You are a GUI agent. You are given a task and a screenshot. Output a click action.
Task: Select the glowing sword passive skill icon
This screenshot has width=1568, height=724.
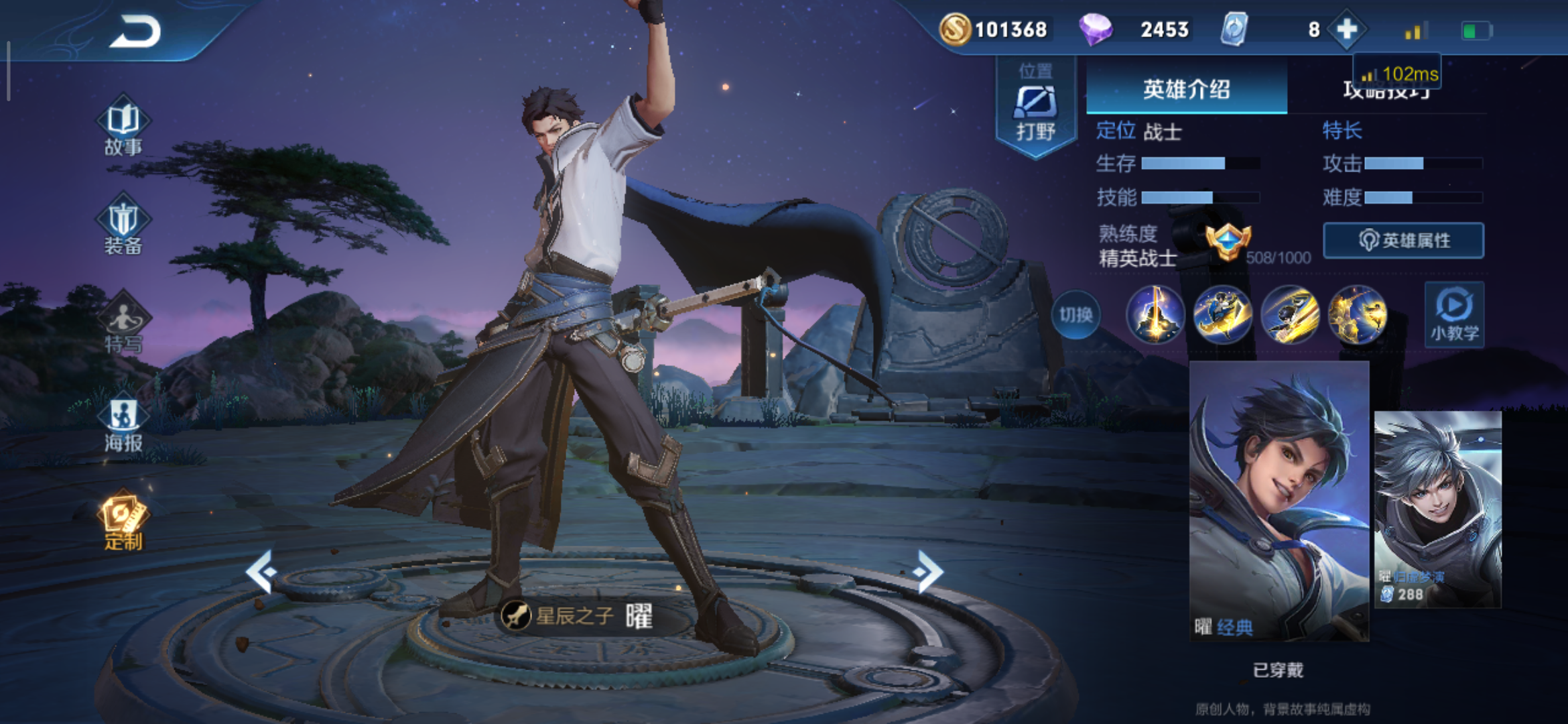click(1155, 315)
